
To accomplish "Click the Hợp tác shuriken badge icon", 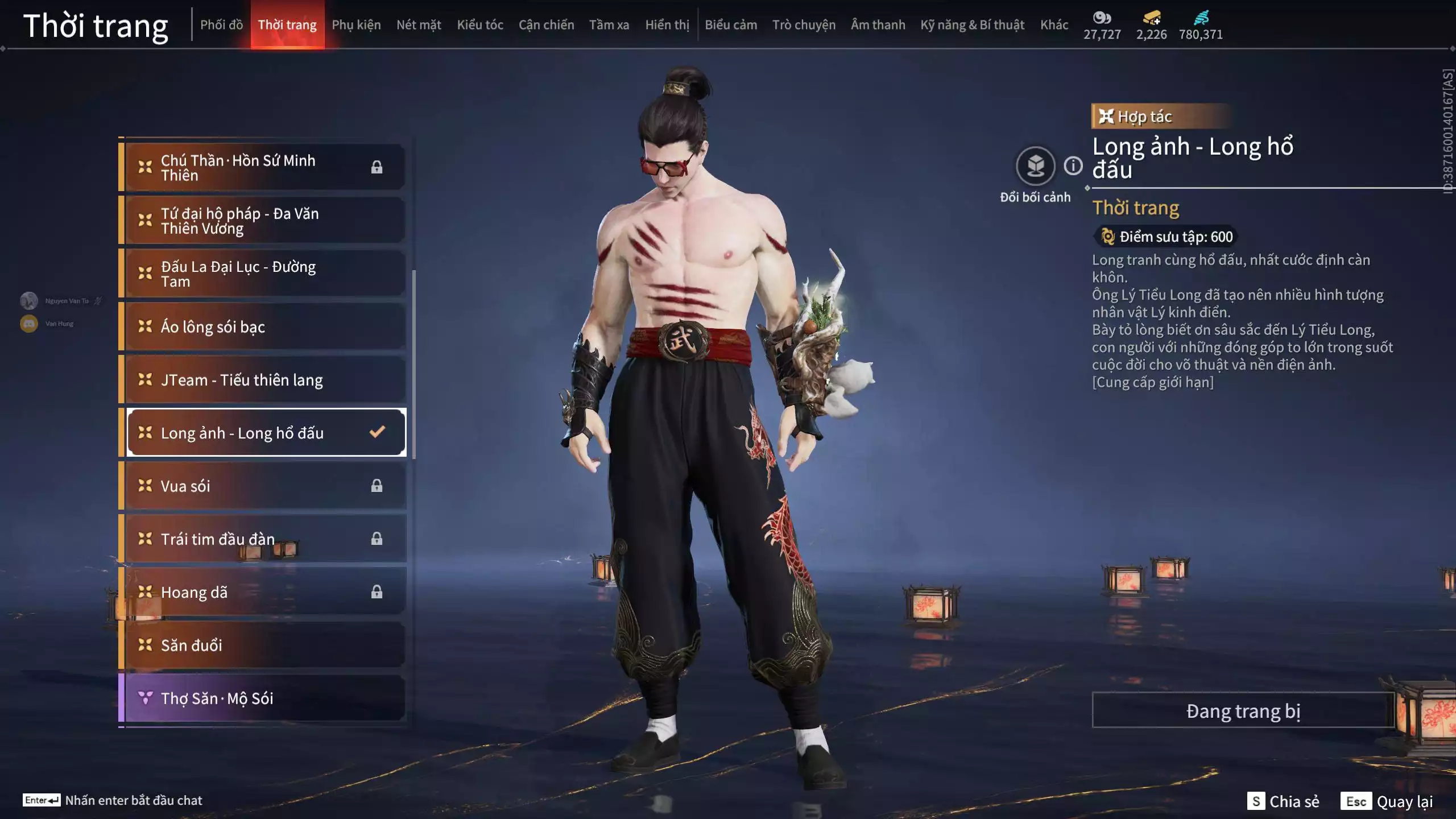I will pyautogui.click(x=1106, y=117).
